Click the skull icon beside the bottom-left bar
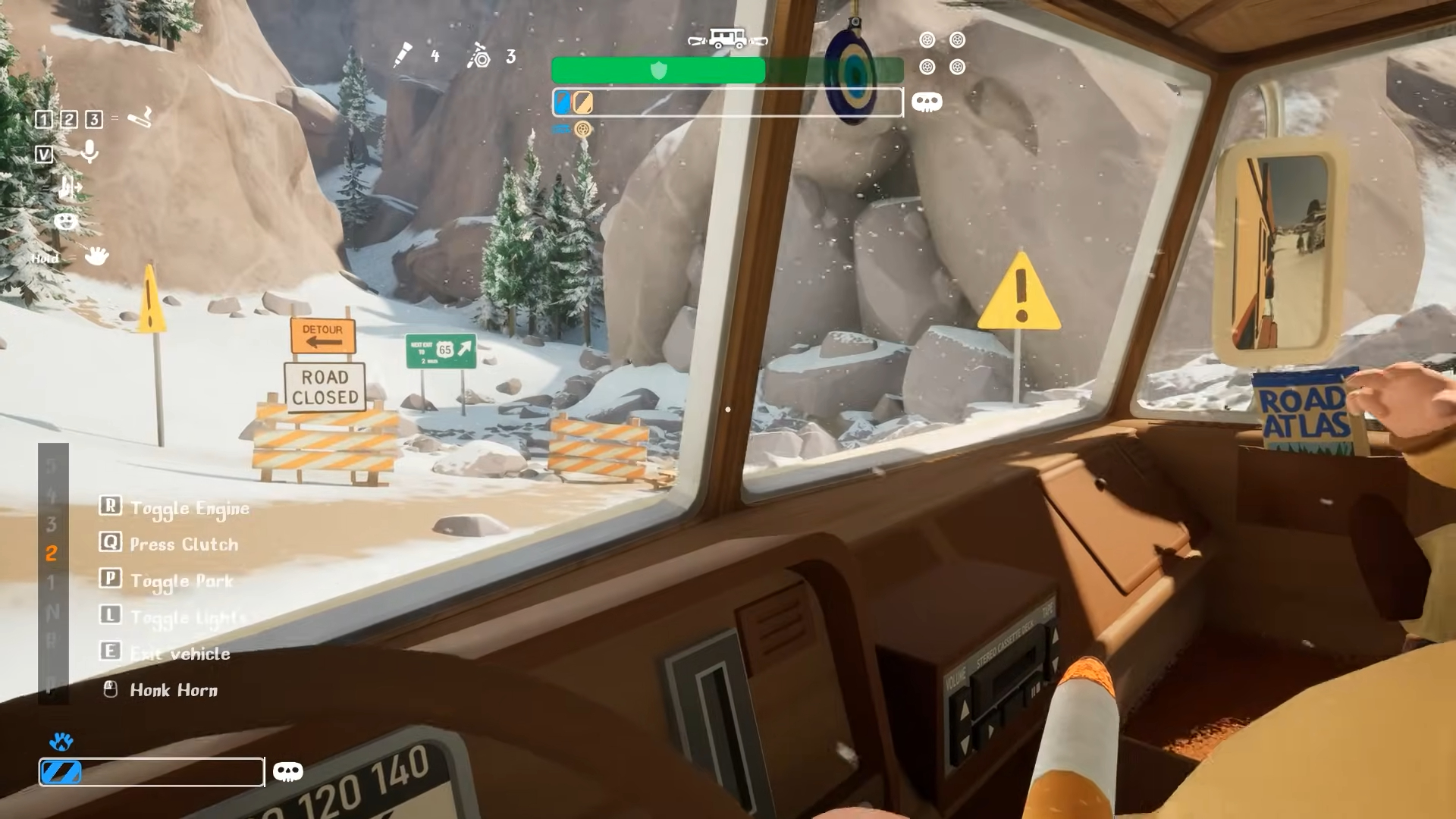This screenshot has width=1456, height=819. coord(287,772)
